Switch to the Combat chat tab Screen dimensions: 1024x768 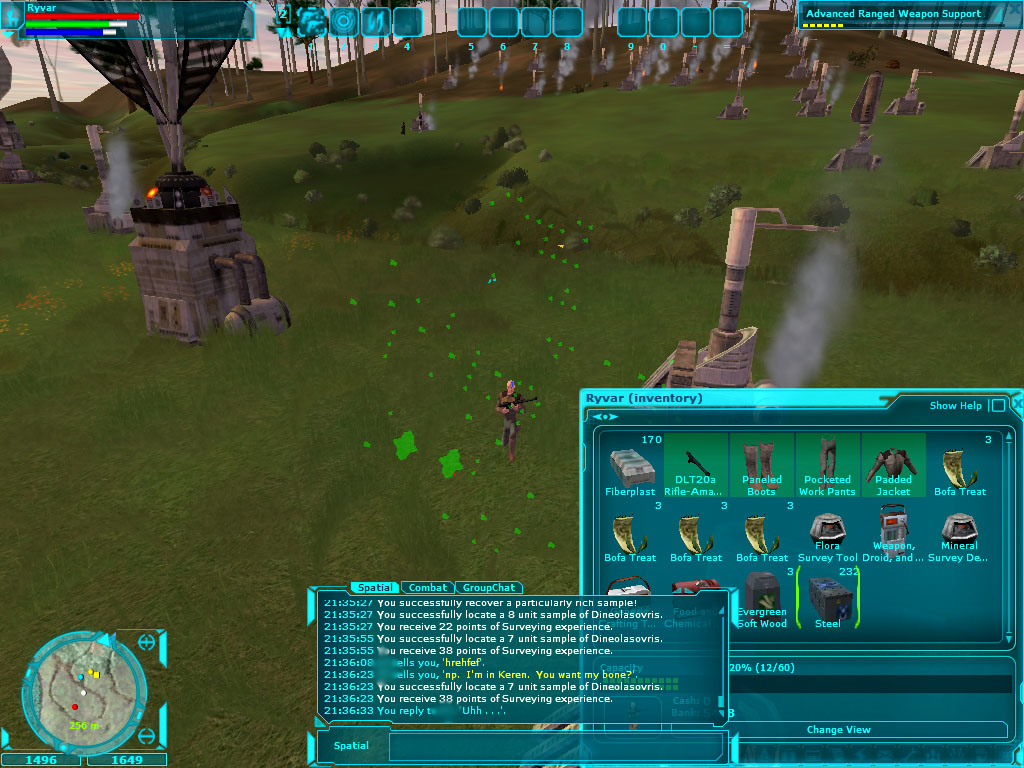pos(428,588)
